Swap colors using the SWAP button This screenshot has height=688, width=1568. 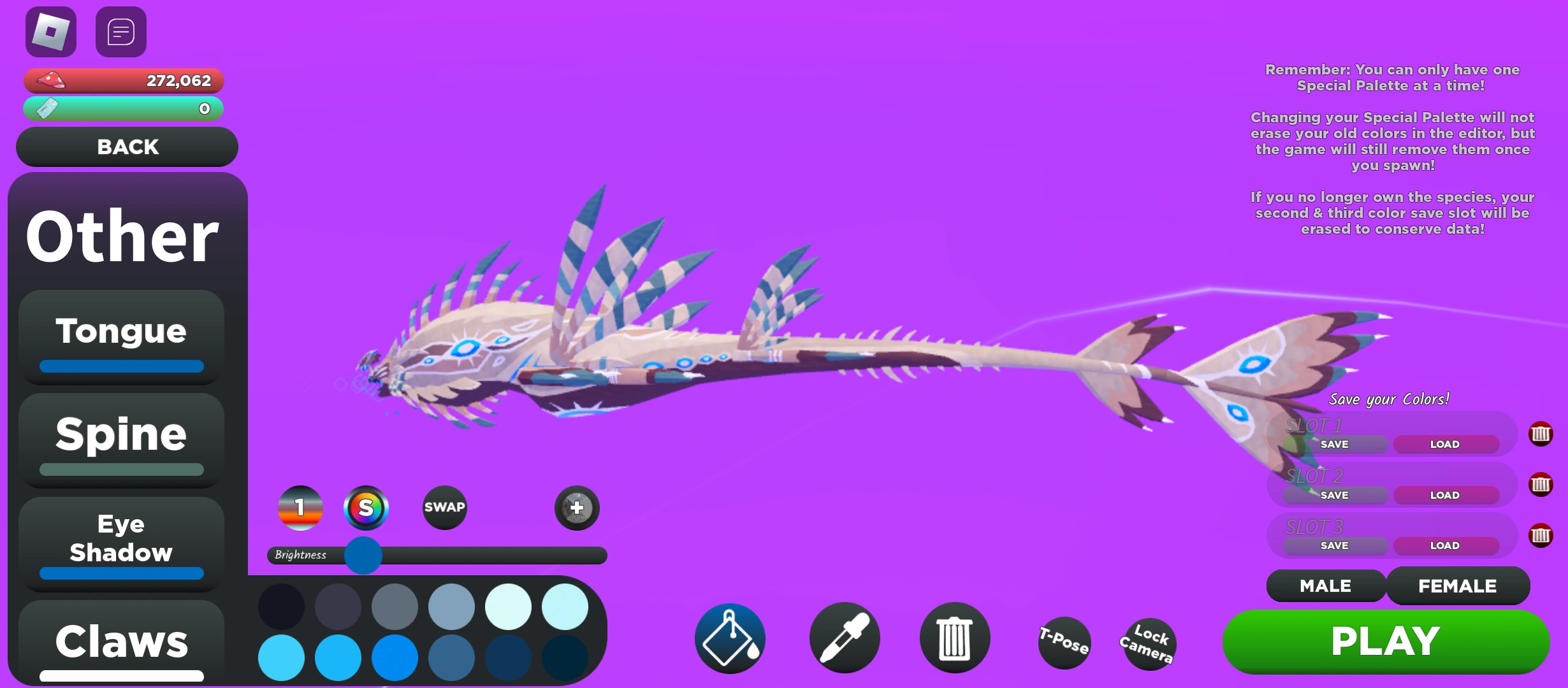point(444,508)
